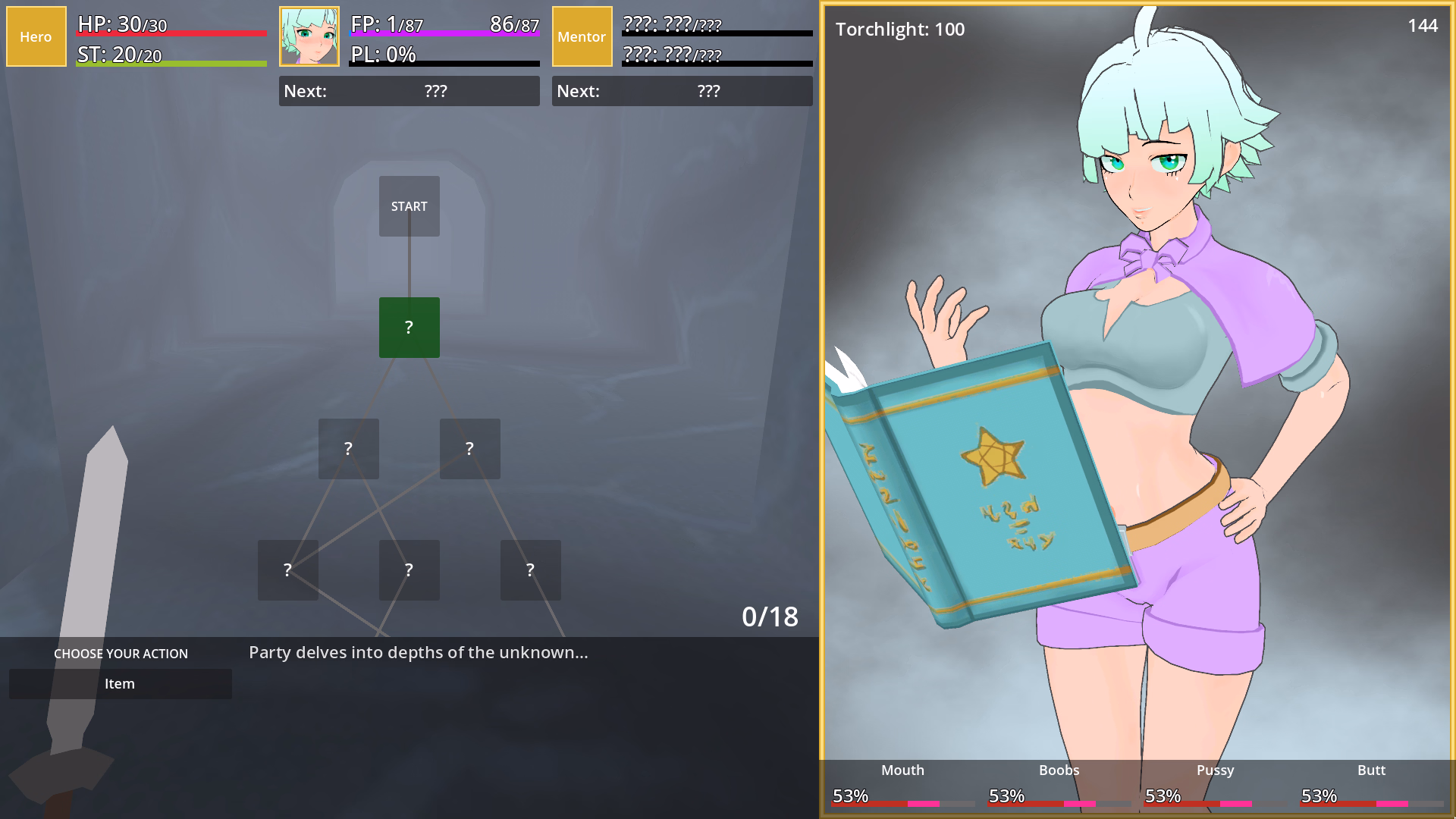The height and width of the screenshot is (819, 1456).
Task: Expand the Hero's Next ability panel
Action: pos(409,91)
